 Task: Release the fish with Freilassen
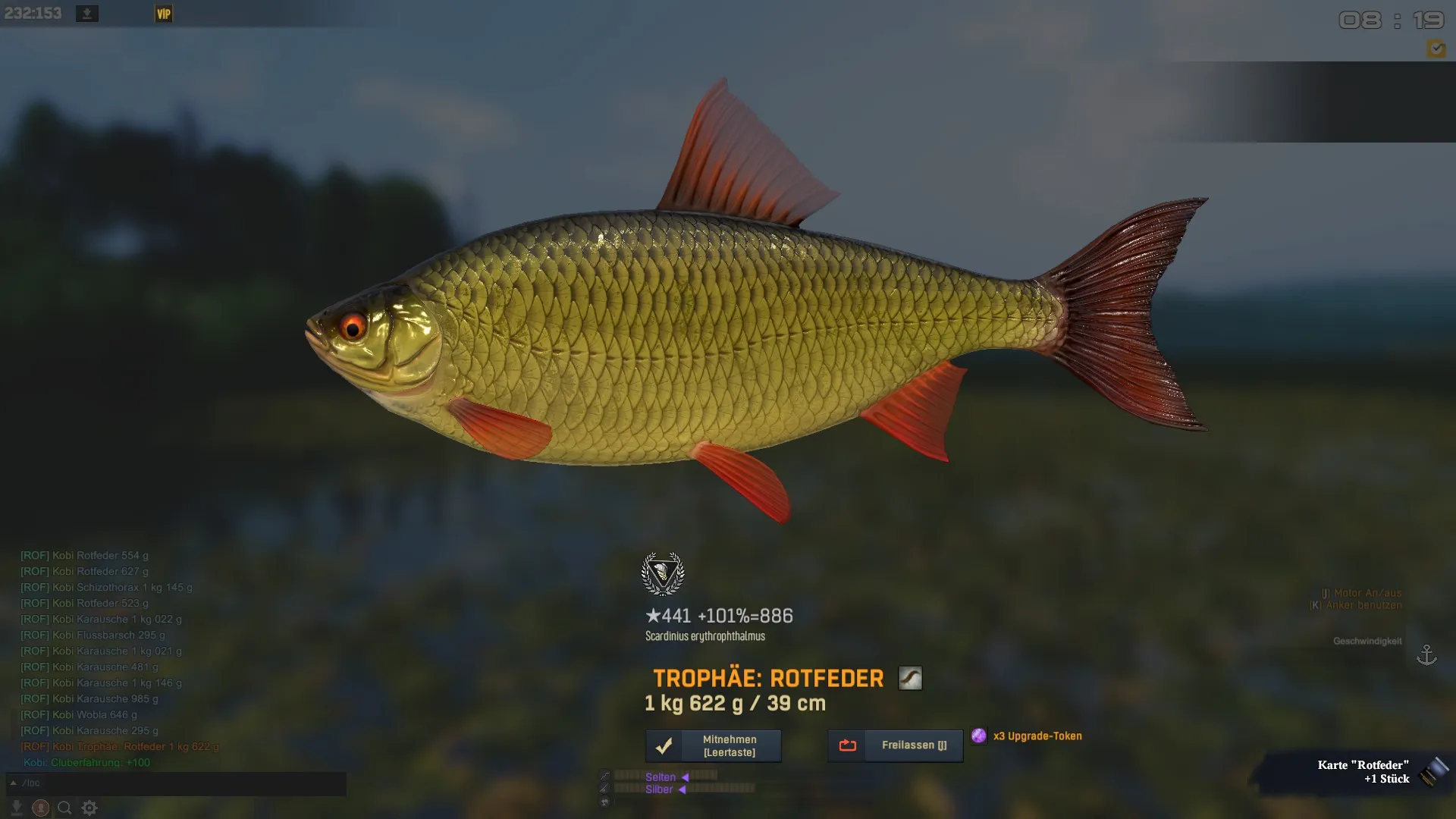click(895, 745)
